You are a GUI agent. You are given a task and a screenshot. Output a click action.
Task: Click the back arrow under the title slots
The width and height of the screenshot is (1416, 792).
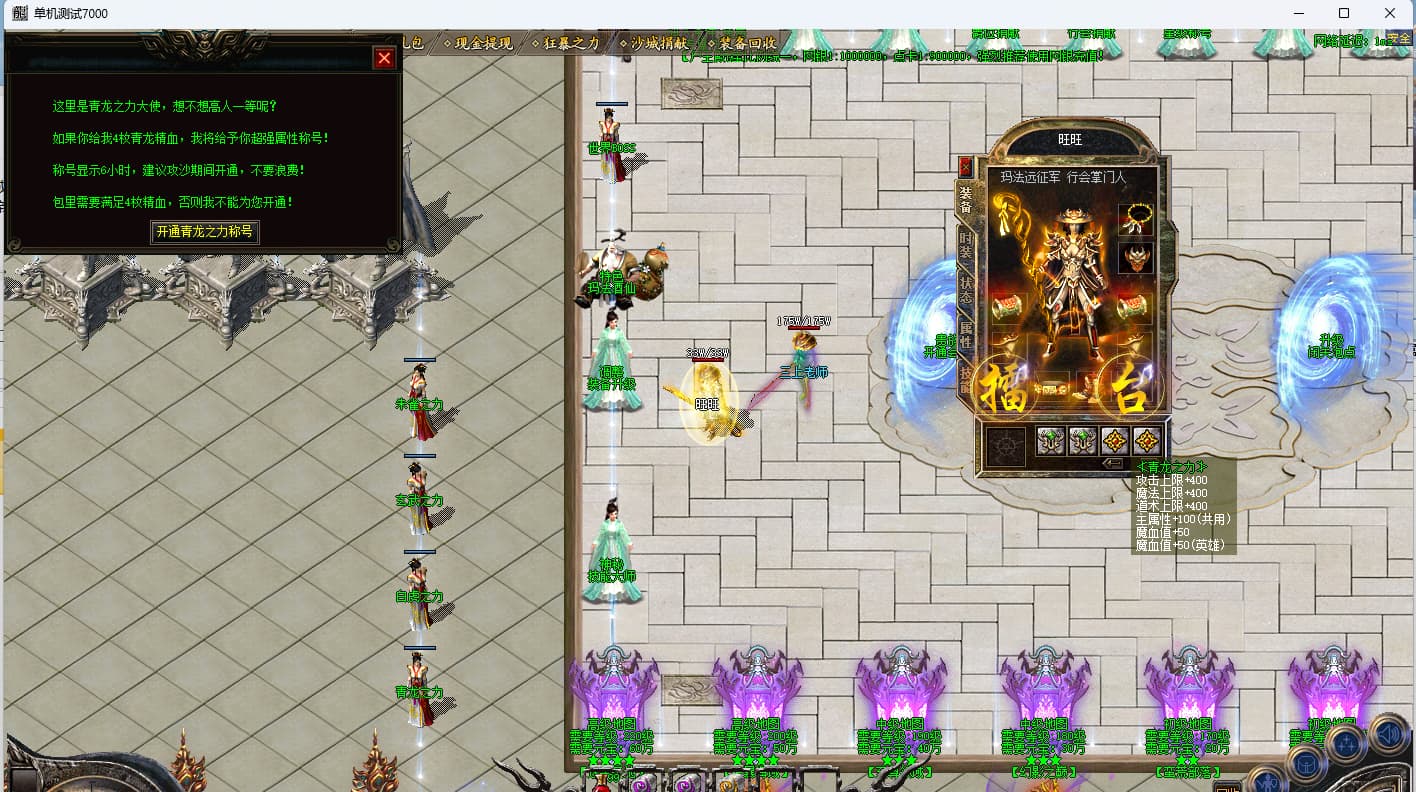pos(1112,463)
